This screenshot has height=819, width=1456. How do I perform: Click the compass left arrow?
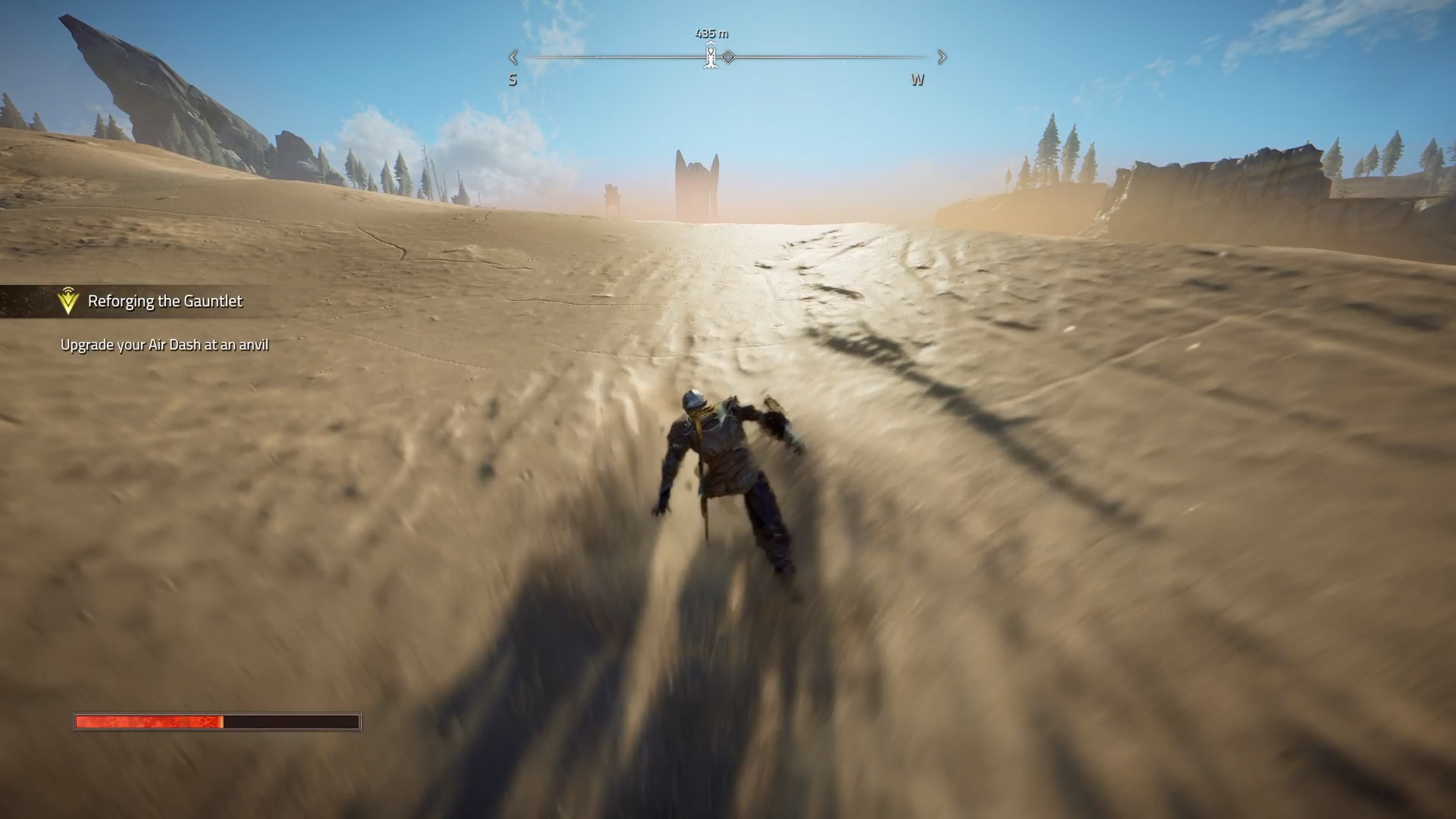[513, 57]
